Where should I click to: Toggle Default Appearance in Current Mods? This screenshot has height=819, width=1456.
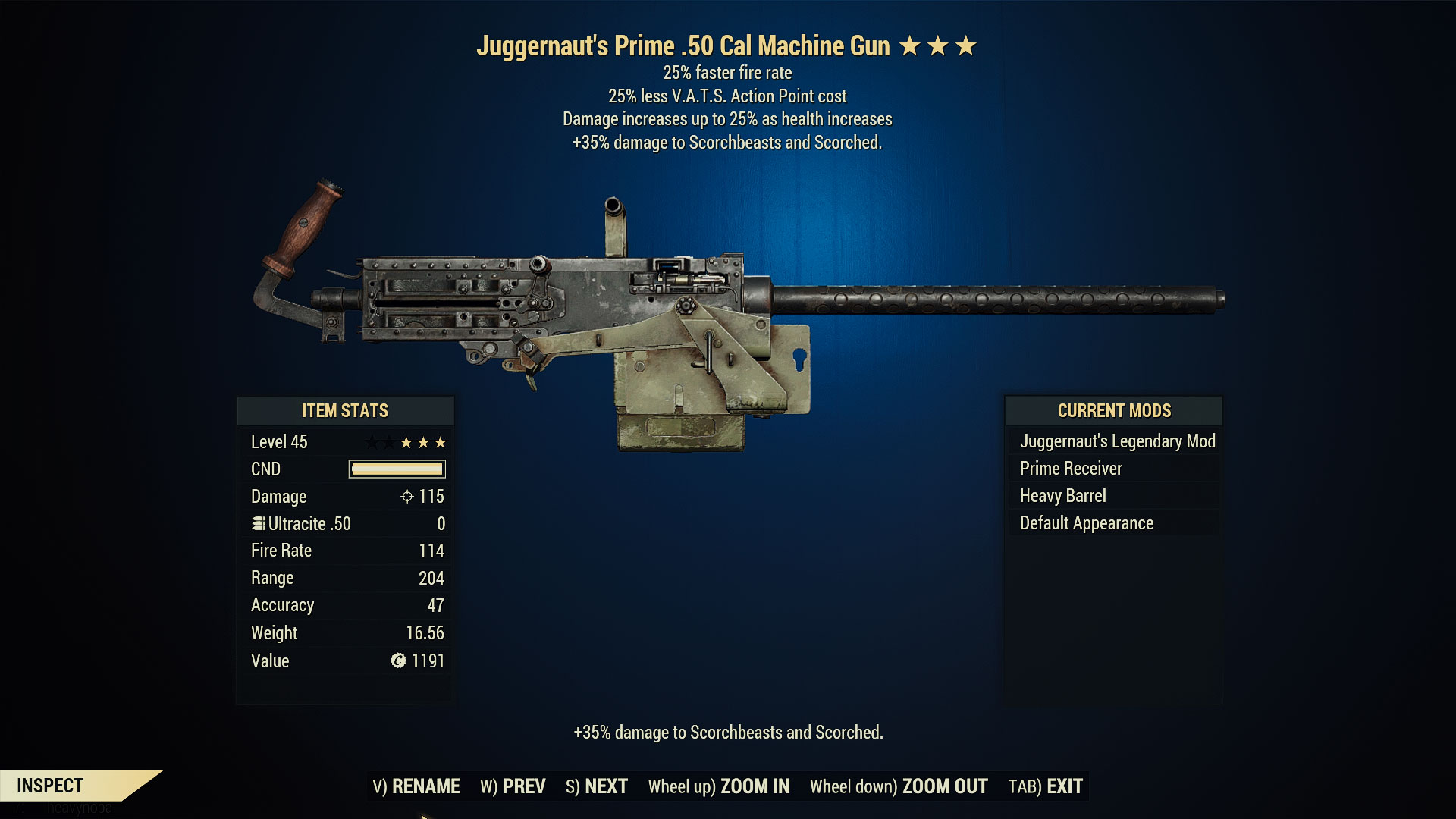1086,522
